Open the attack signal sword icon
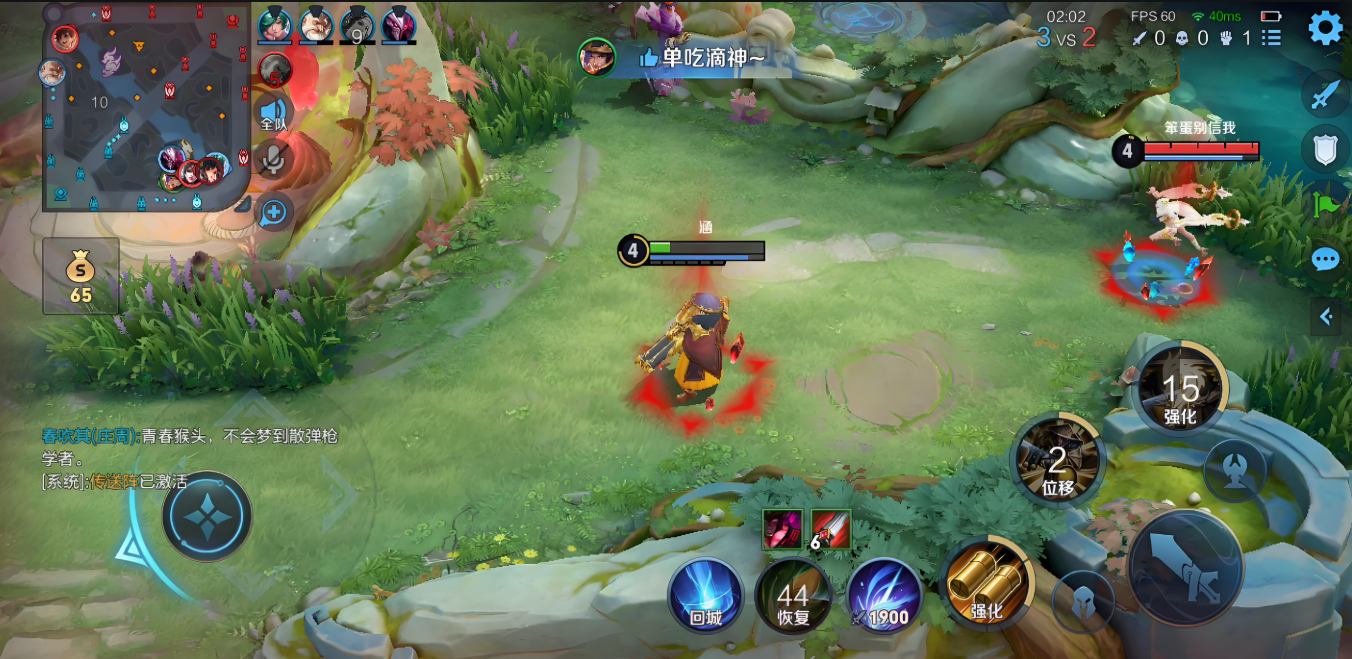The image size is (1352, 659). (x=1325, y=95)
